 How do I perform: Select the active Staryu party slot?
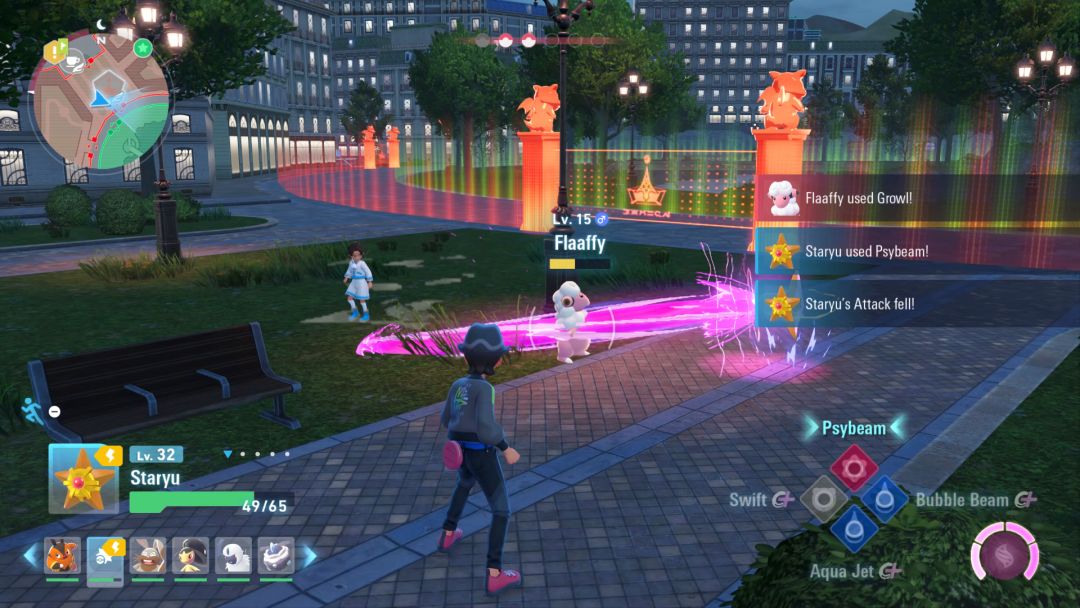105,556
